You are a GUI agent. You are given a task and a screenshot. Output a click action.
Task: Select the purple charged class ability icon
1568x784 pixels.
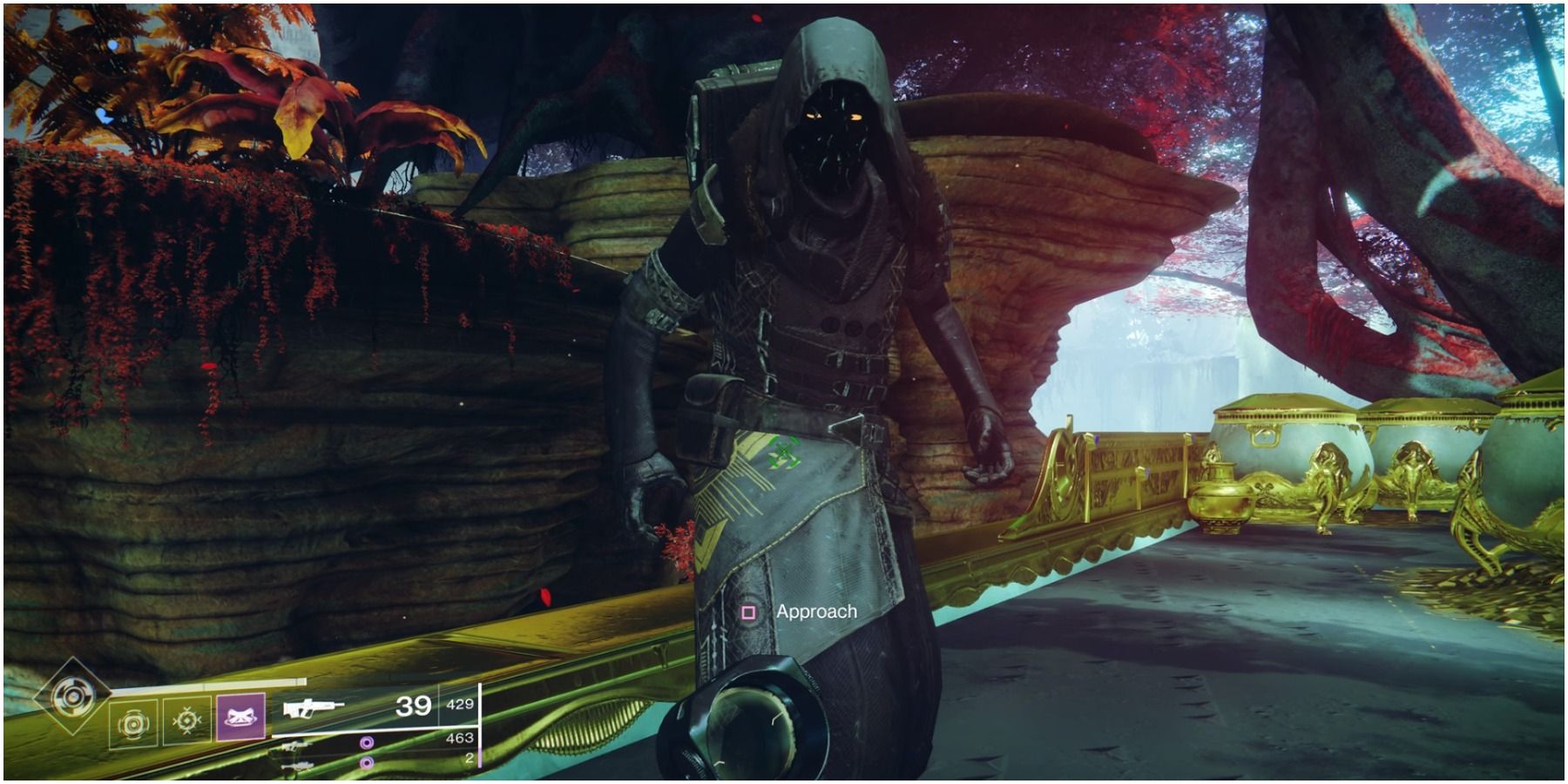(241, 718)
